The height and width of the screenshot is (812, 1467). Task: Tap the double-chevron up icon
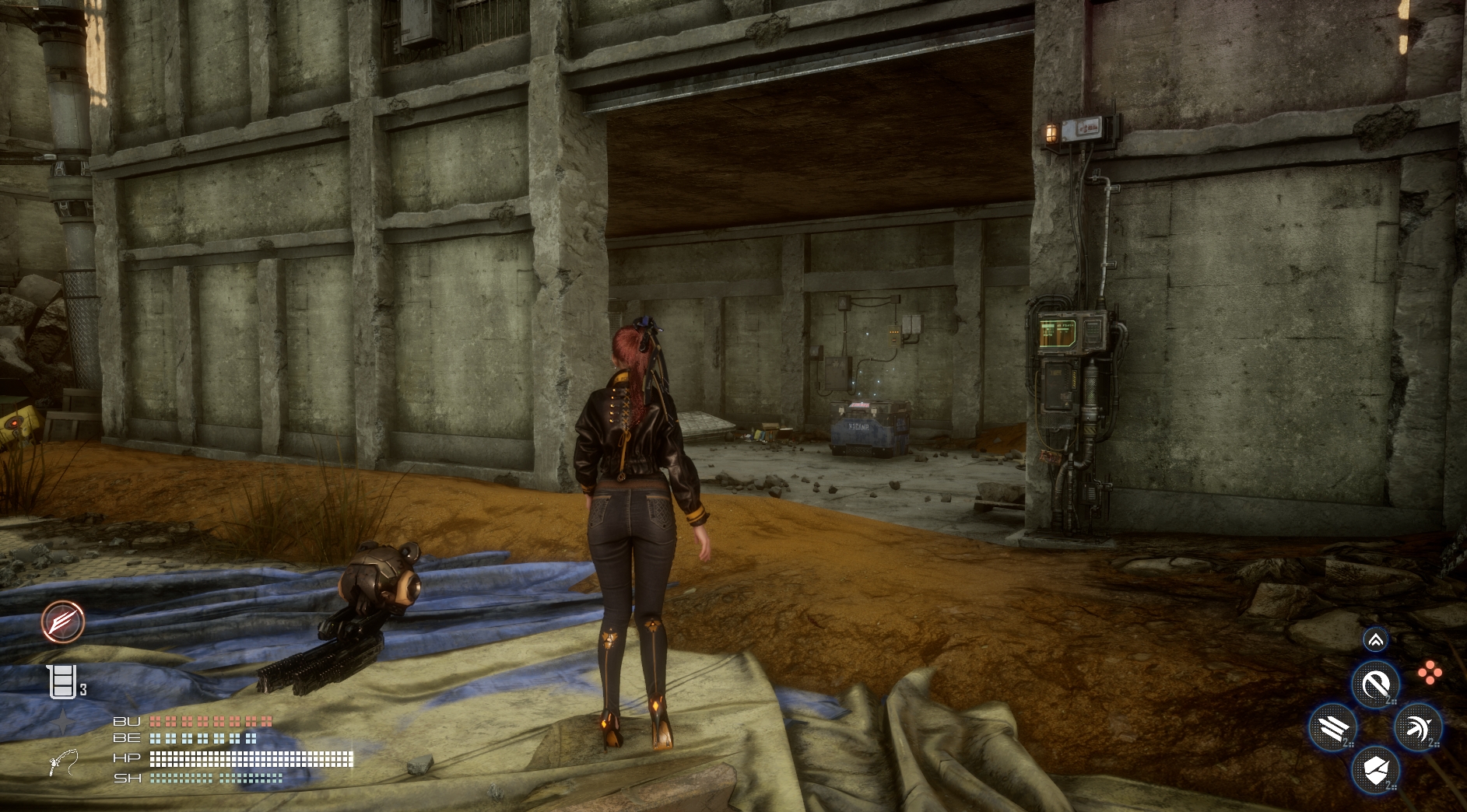pyautogui.click(x=1375, y=640)
